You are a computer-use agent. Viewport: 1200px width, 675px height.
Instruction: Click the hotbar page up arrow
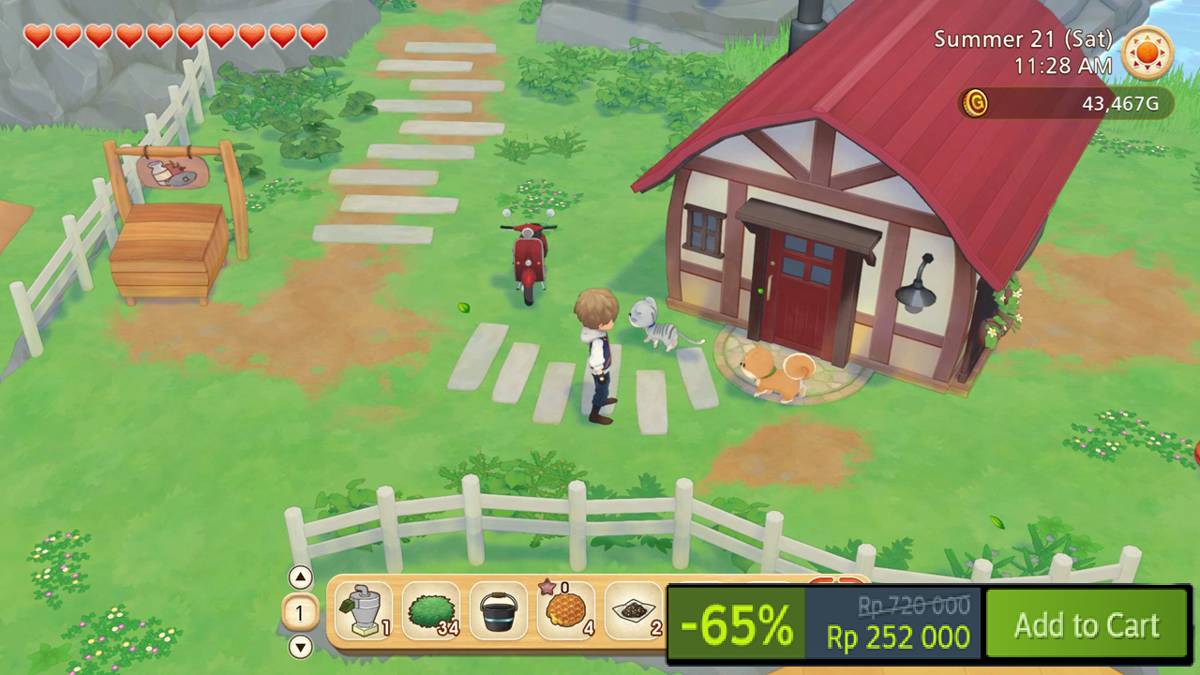(300, 578)
